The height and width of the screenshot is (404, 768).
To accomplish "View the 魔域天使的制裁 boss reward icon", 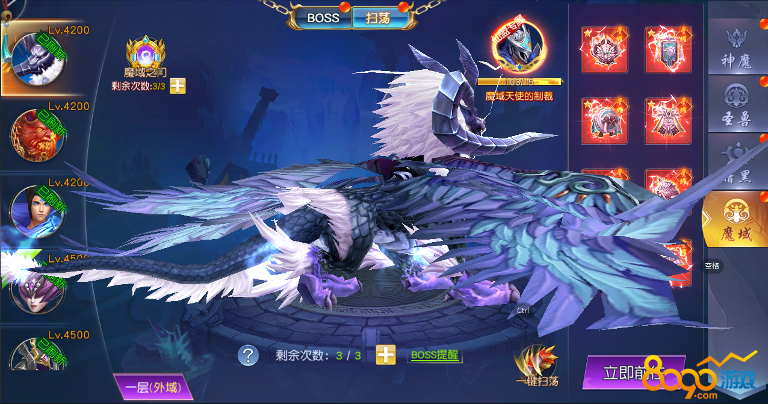I will point(517,47).
